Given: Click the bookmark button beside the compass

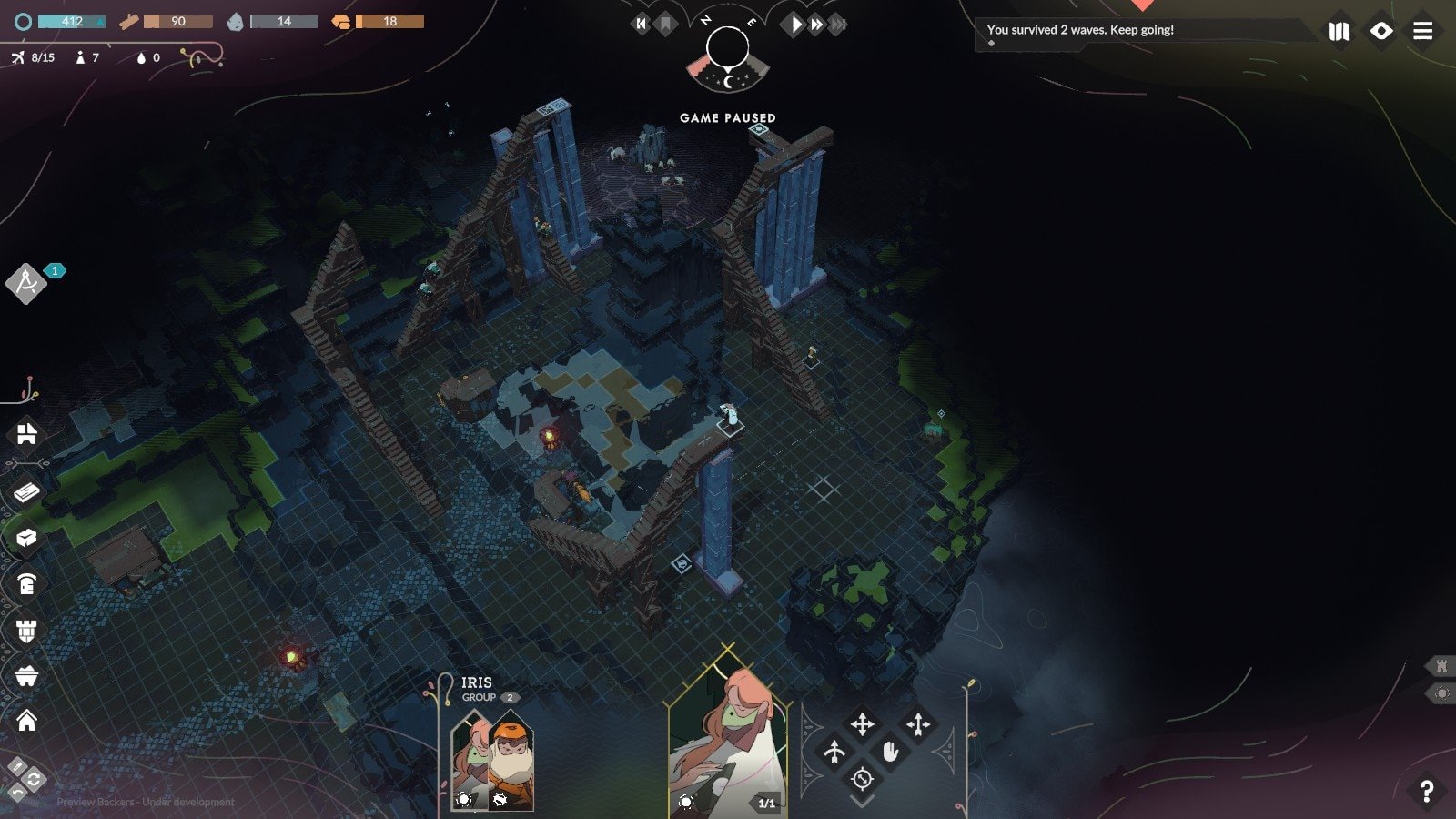Looking at the screenshot, I should pyautogui.click(x=665, y=25).
